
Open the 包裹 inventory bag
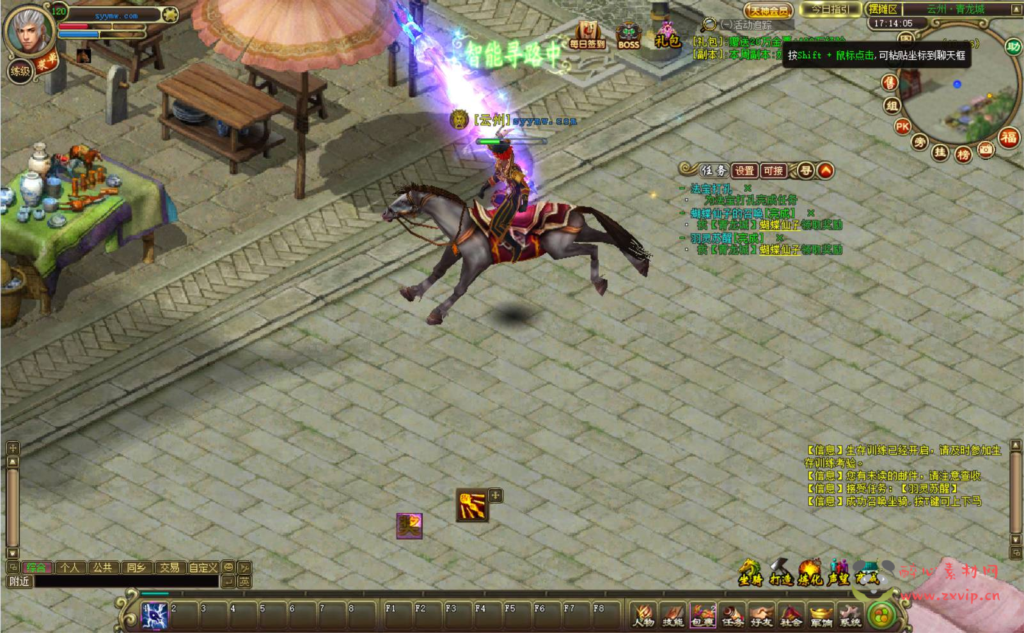pos(703,614)
